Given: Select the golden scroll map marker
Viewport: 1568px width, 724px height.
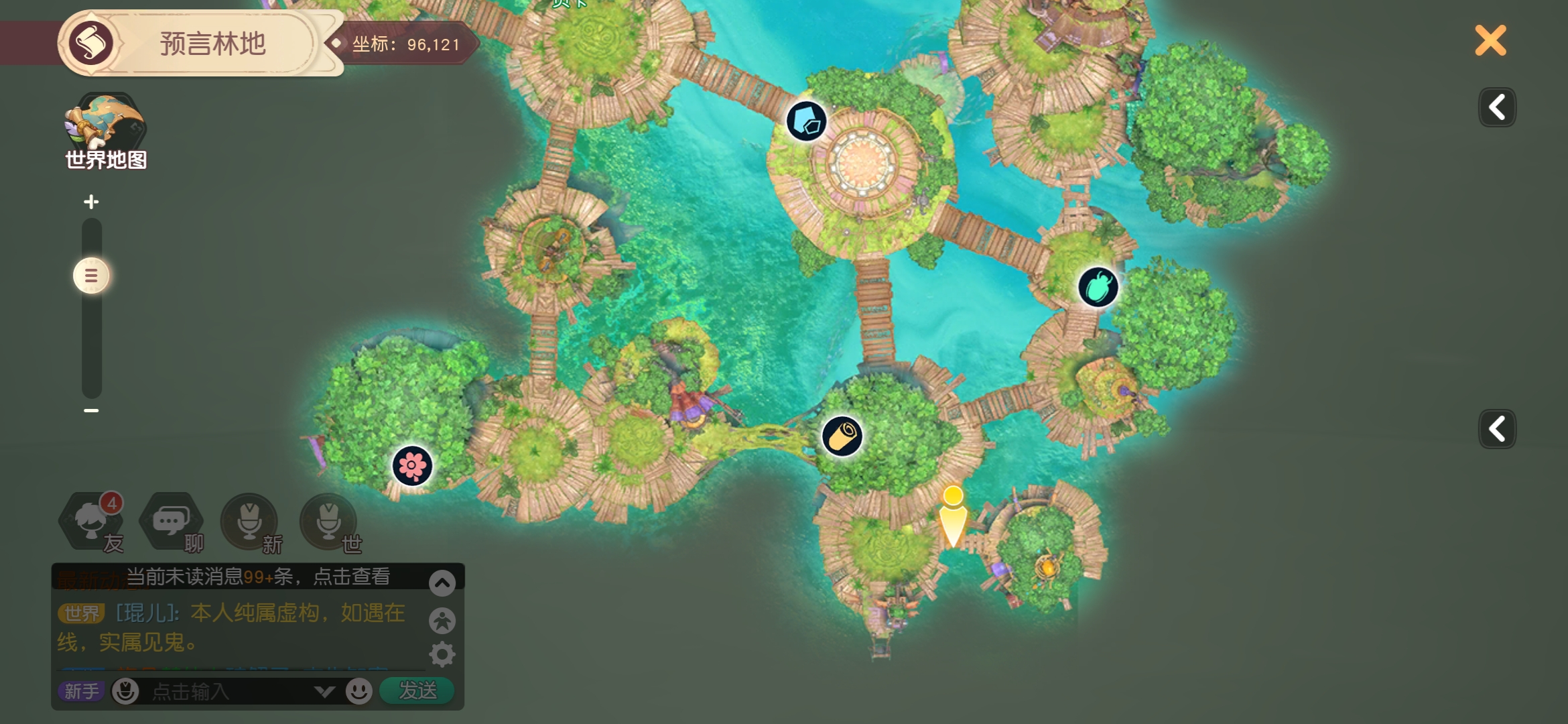Looking at the screenshot, I should coord(842,436).
